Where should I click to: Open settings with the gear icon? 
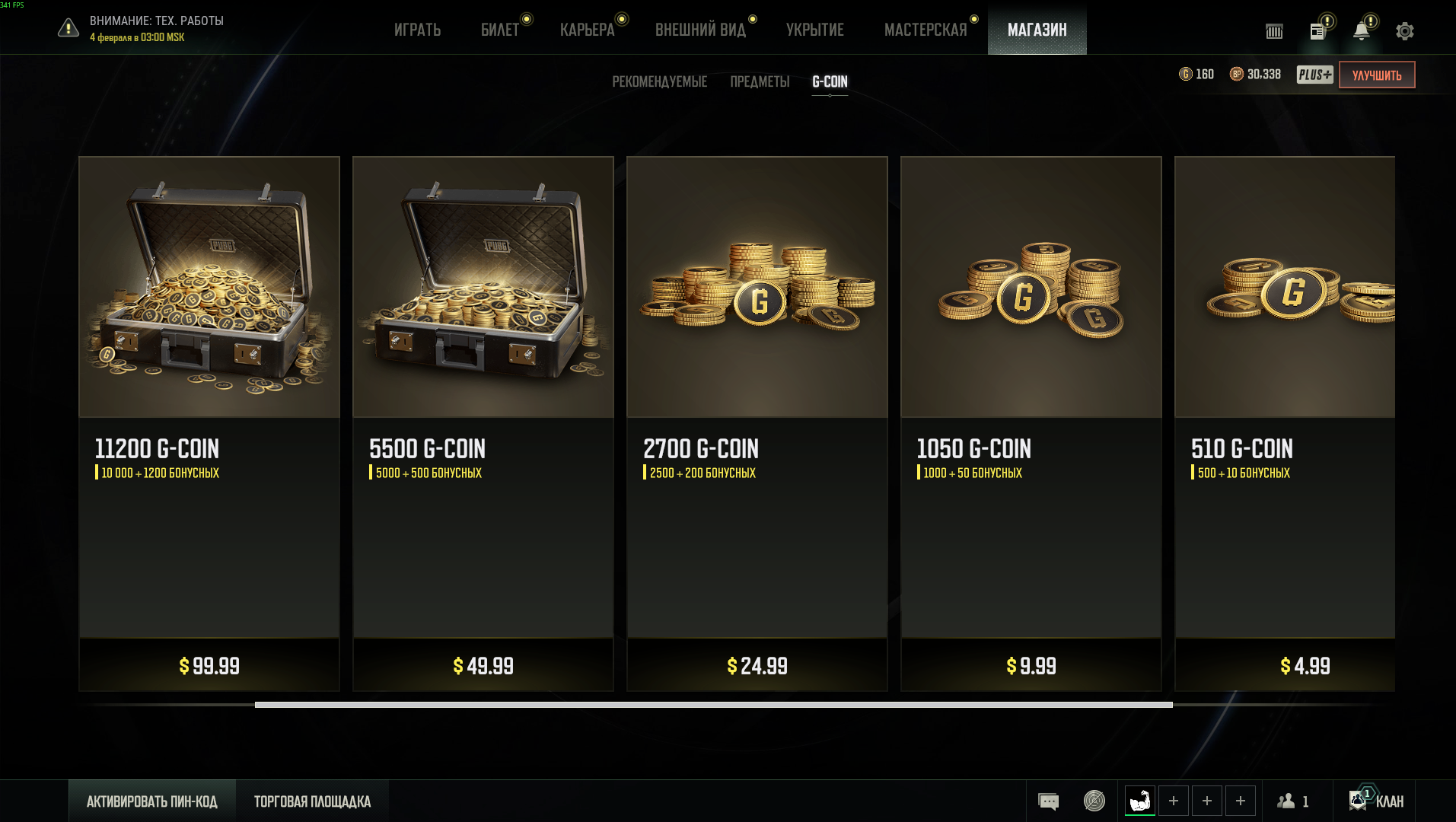click(x=1404, y=31)
